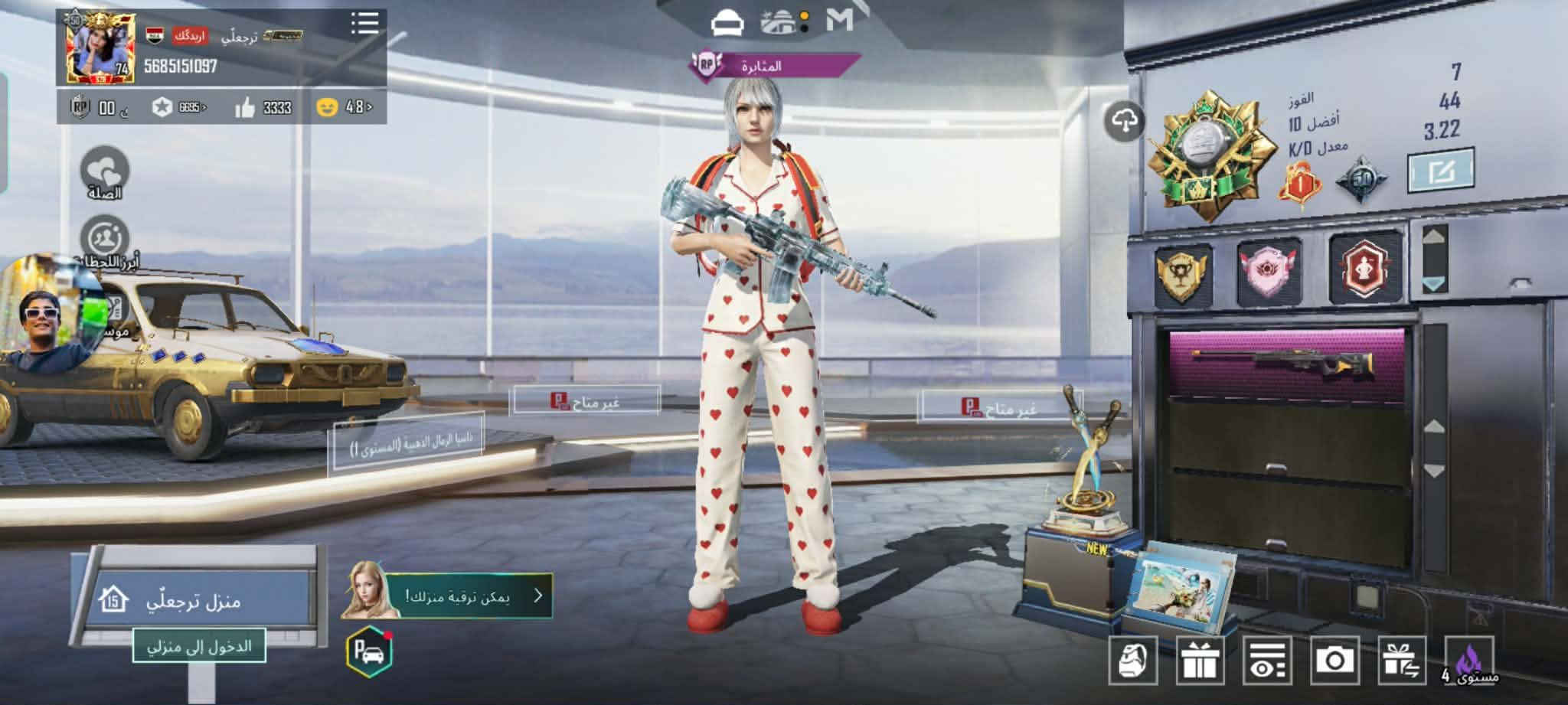The image size is (1568, 705).
Task: Open the popularity star counter
Action: 179,108
